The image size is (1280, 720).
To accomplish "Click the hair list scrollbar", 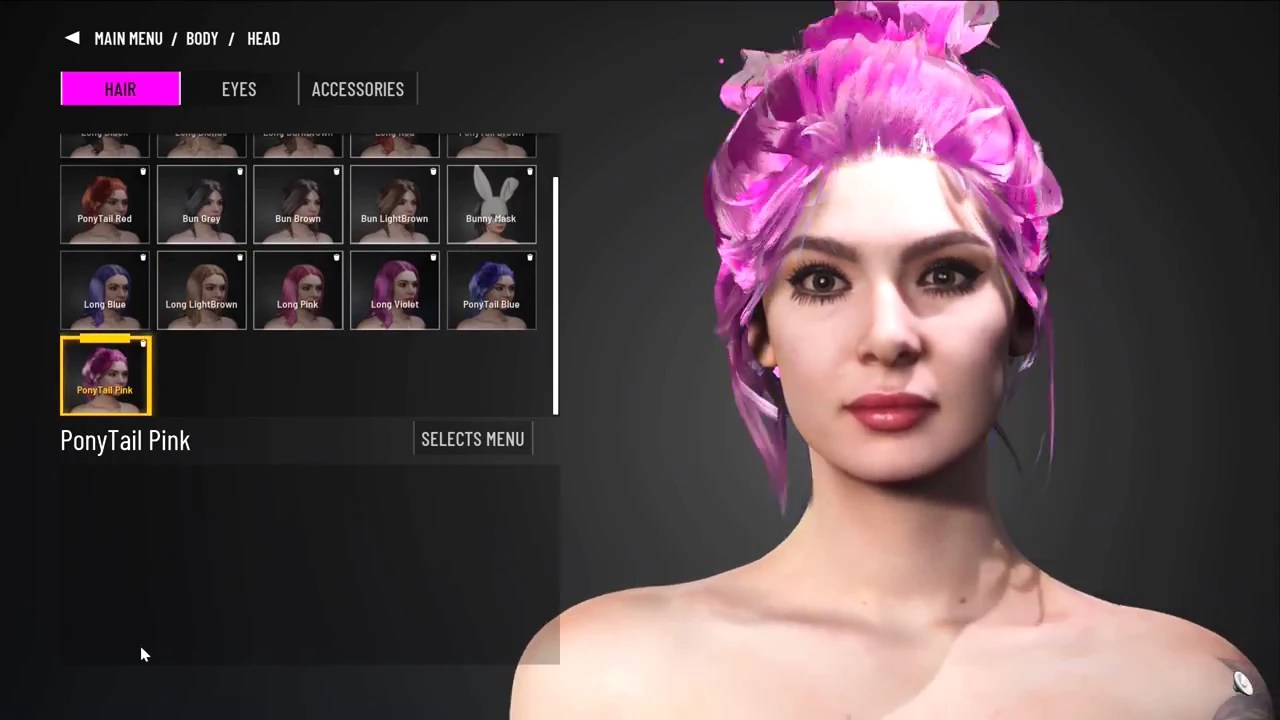I will click(555, 295).
